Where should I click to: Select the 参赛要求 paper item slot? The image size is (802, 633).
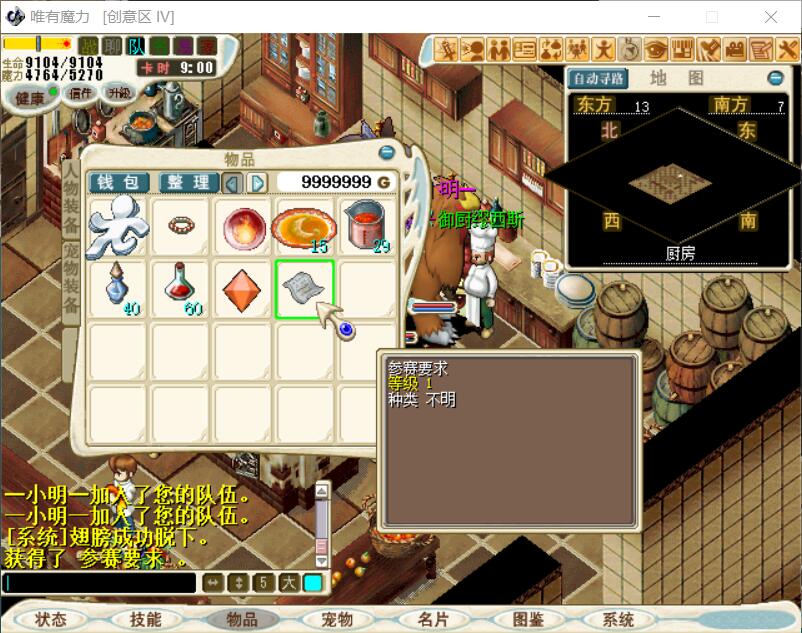coord(304,290)
